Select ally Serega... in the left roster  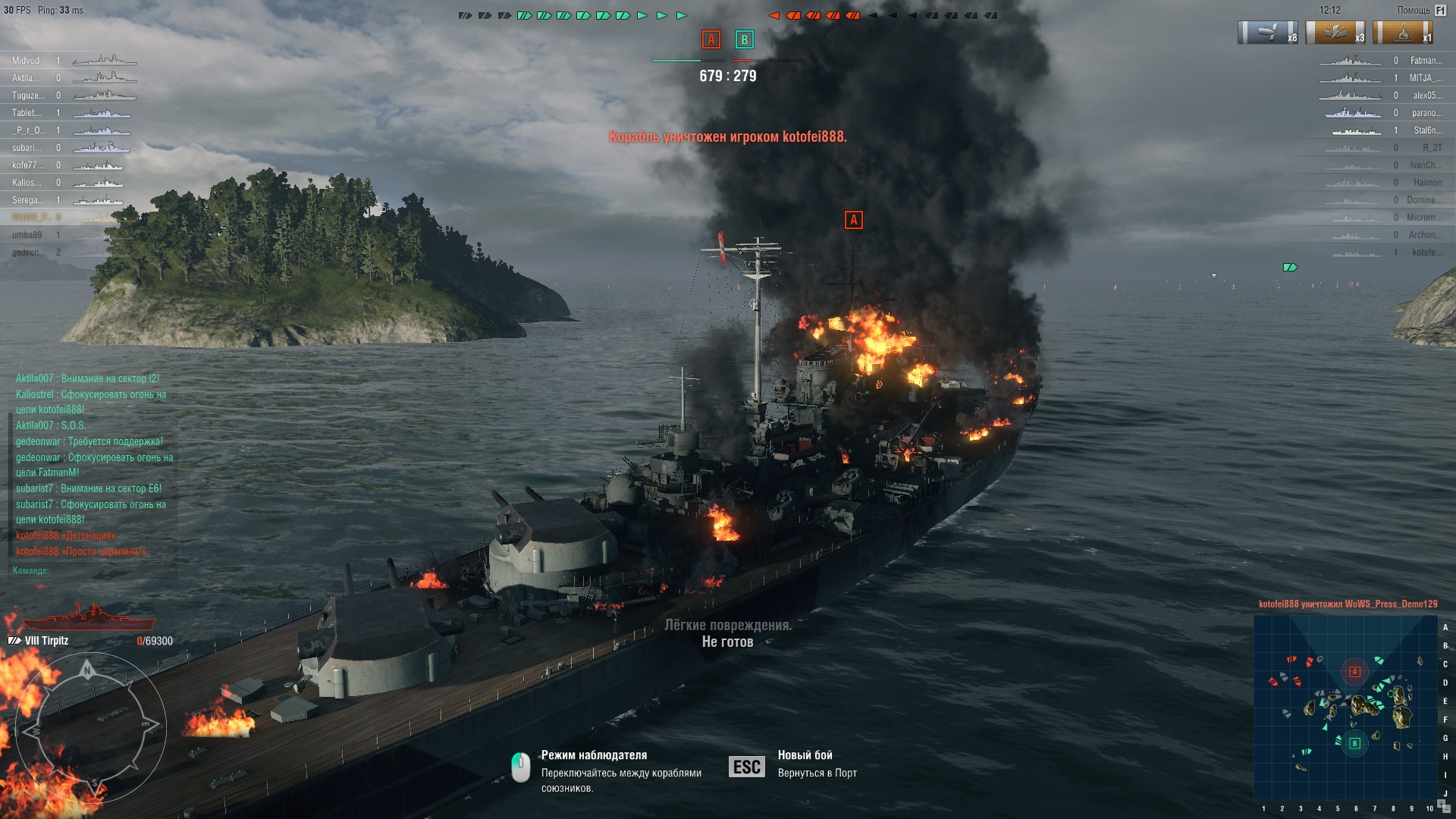click(27, 200)
